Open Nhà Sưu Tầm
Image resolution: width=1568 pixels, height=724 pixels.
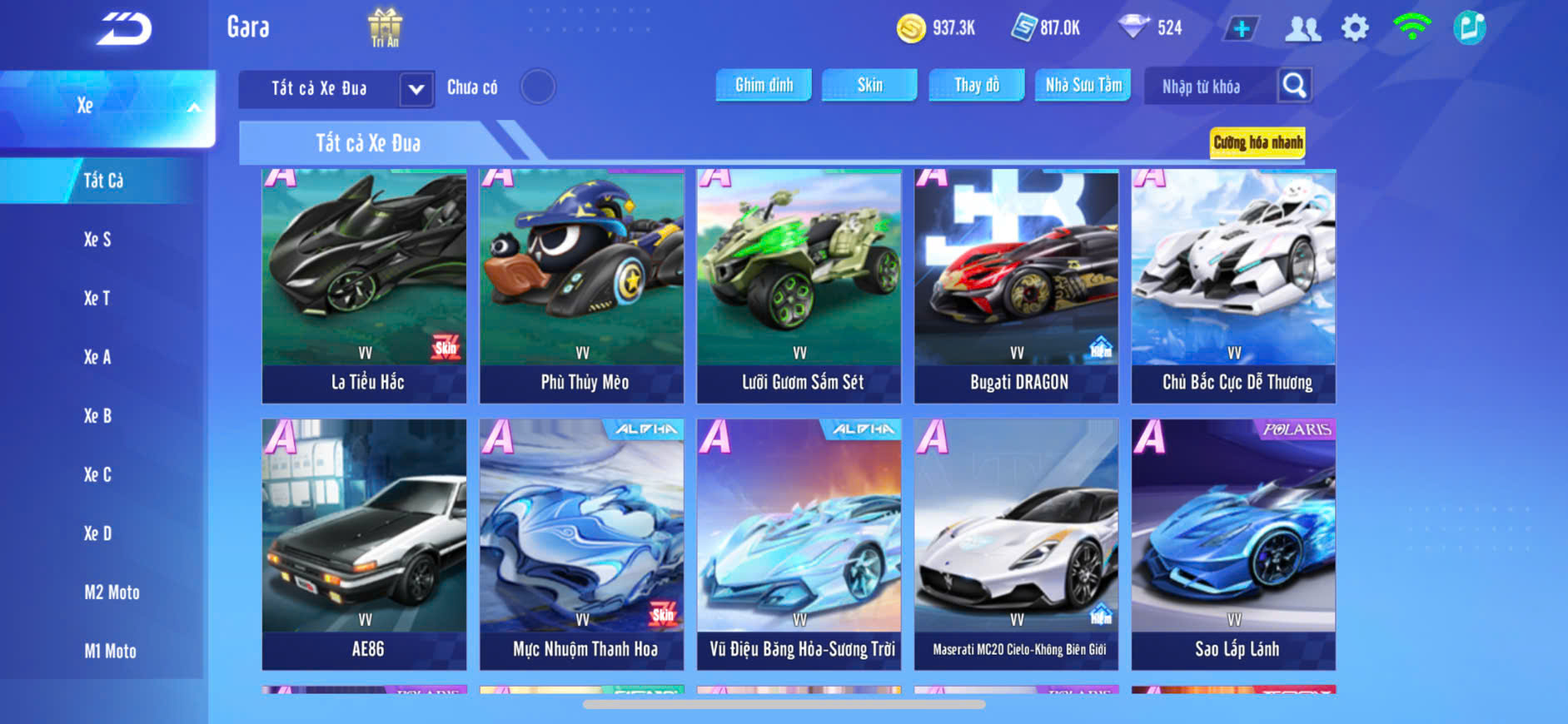[1083, 85]
